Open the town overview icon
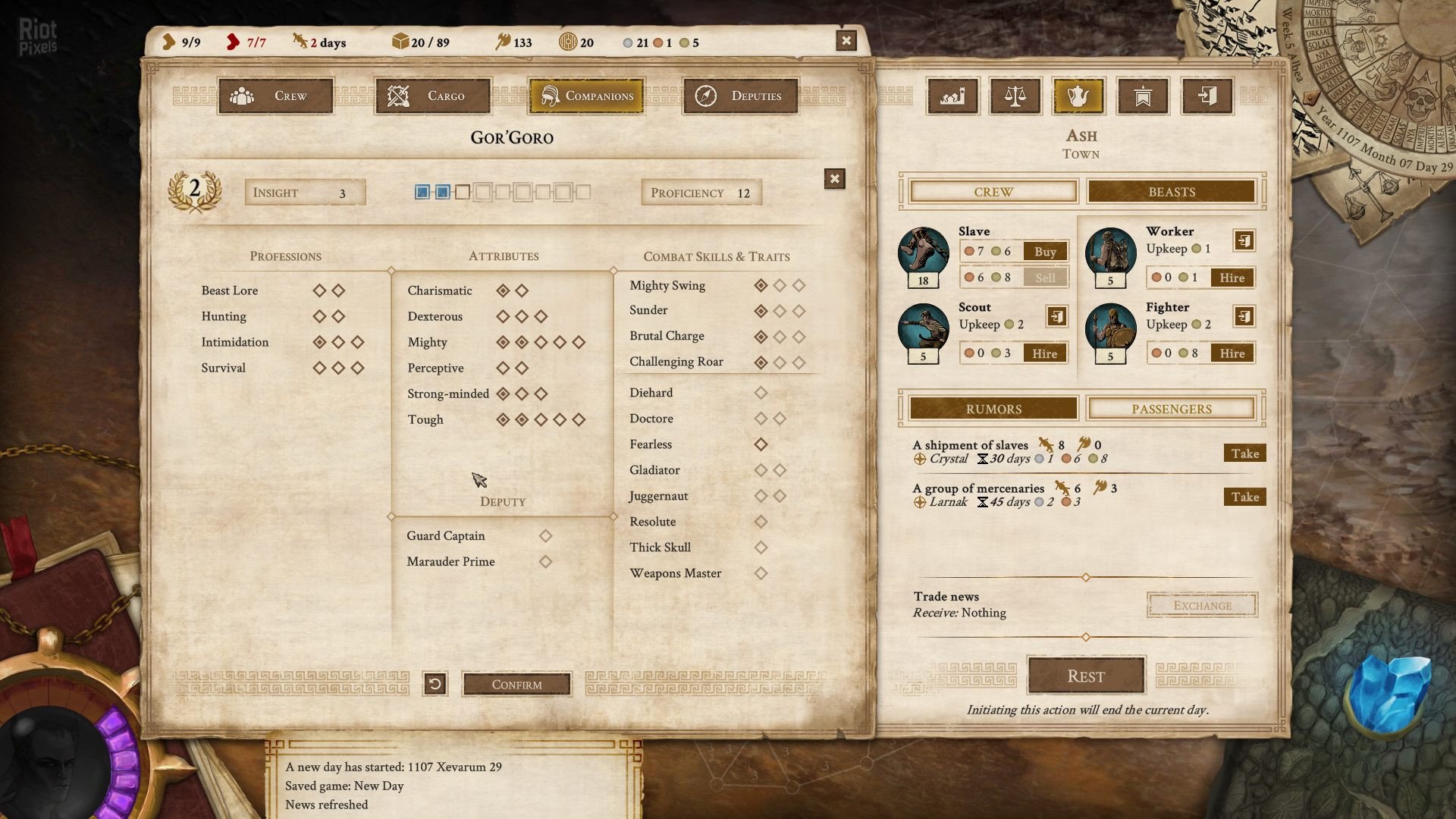 click(x=952, y=96)
